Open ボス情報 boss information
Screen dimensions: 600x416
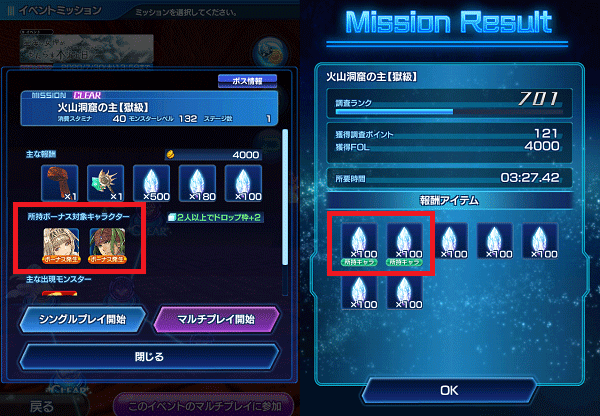point(246,81)
